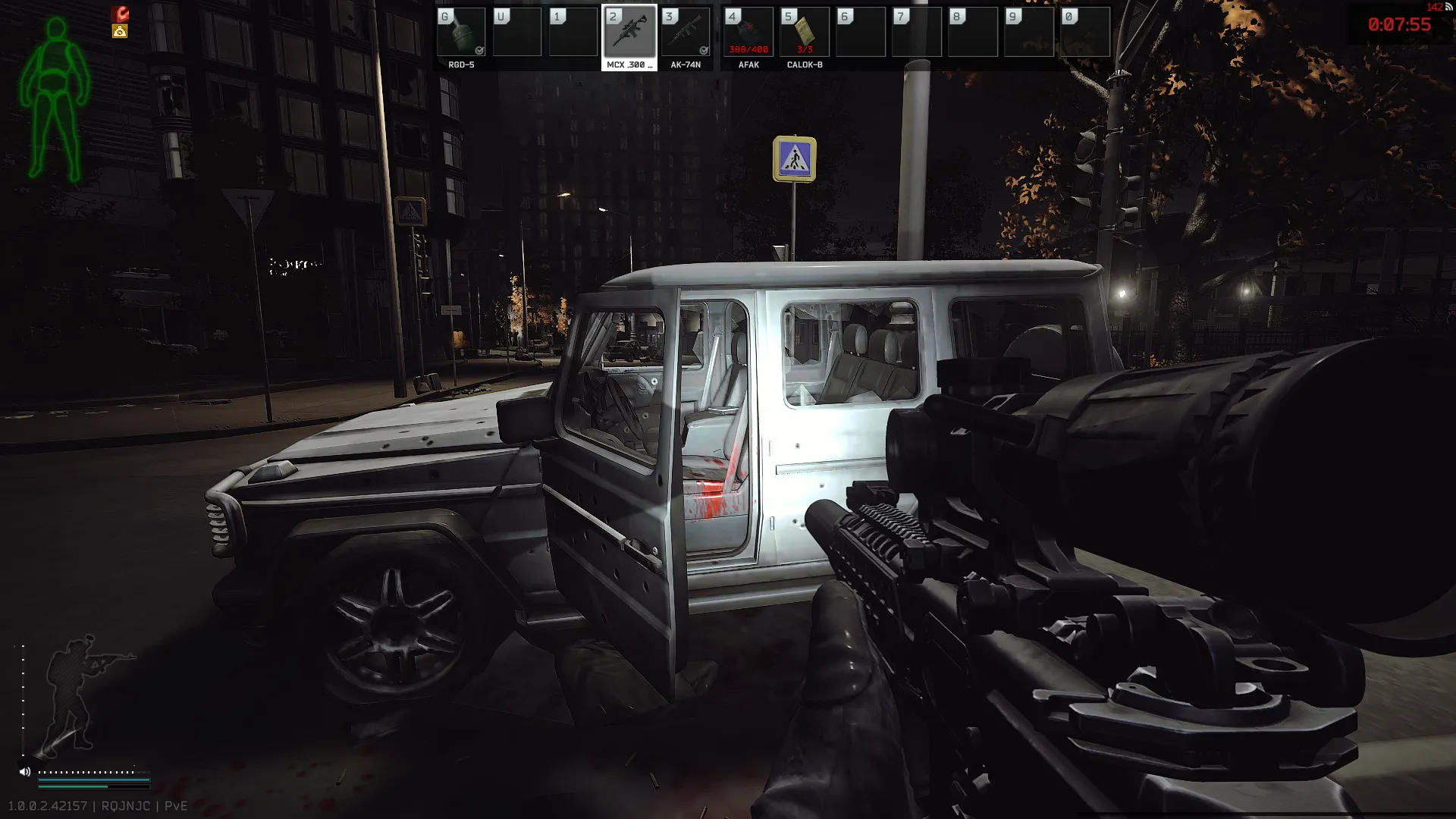Select the CALOK-B hemostatic slot

[805, 33]
